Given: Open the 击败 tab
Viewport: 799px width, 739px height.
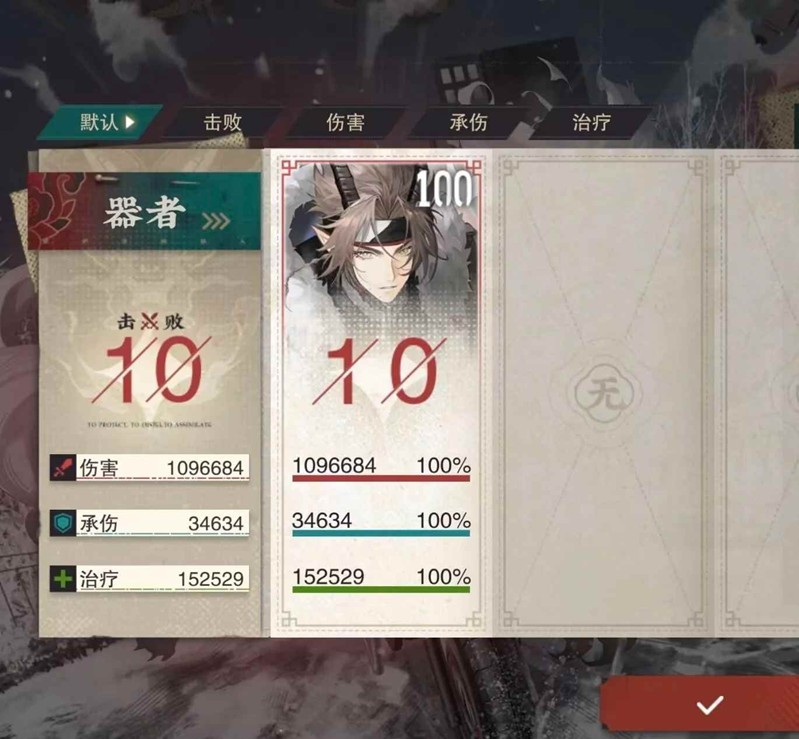Looking at the screenshot, I should [222, 123].
